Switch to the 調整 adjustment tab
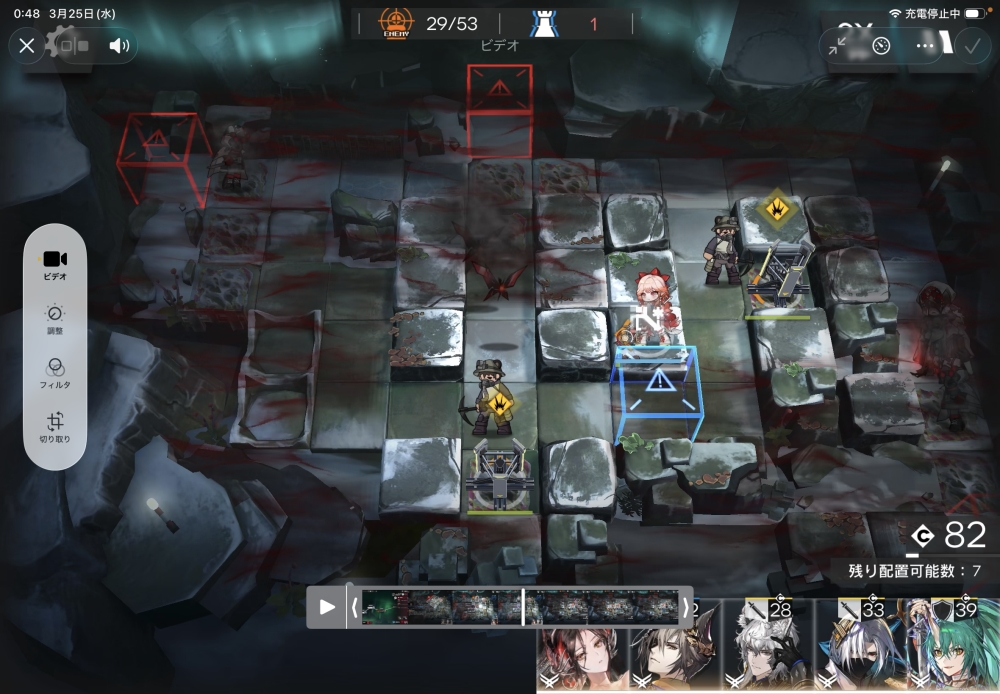This screenshot has height=694, width=1000. click(x=55, y=320)
